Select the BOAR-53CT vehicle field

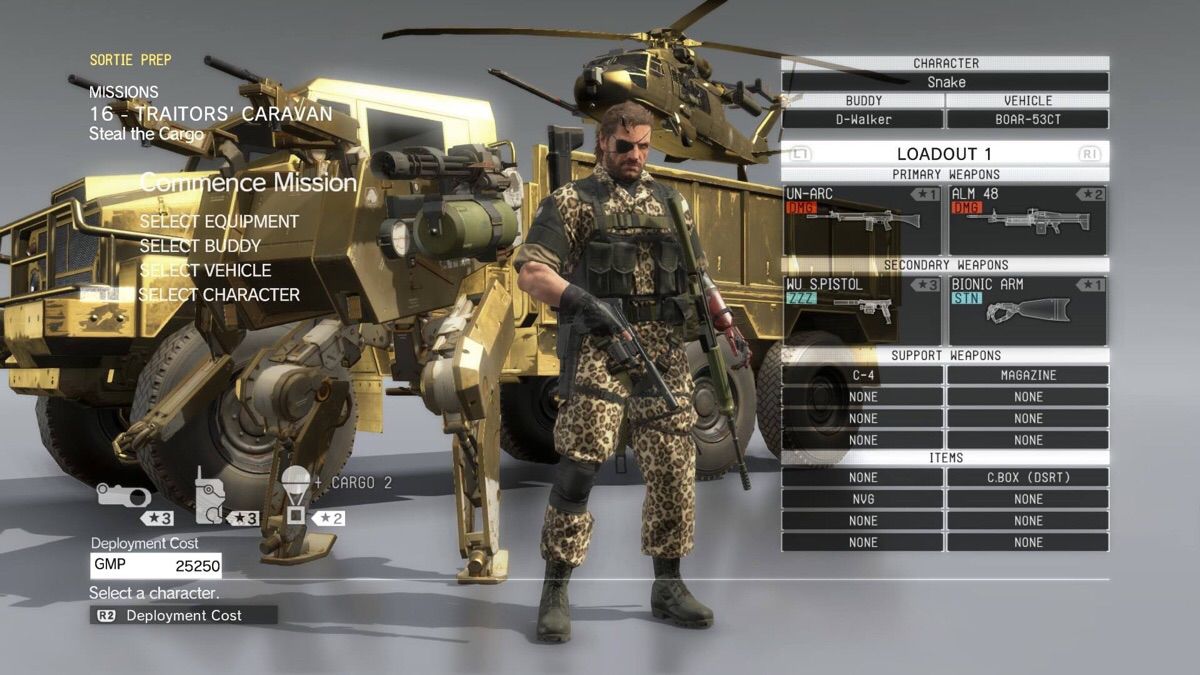coord(1027,119)
